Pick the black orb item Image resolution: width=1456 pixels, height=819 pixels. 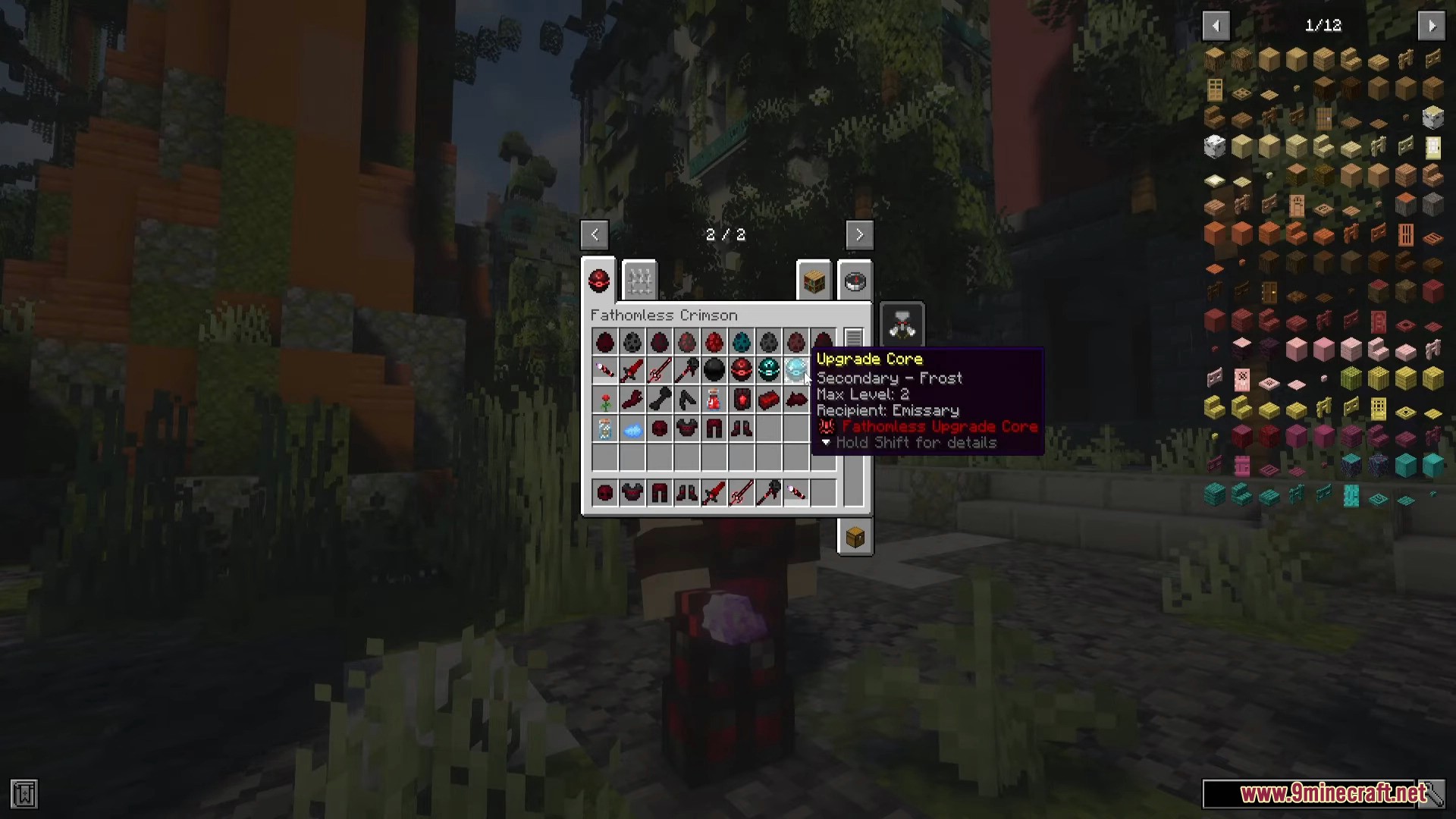coord(714,370)
